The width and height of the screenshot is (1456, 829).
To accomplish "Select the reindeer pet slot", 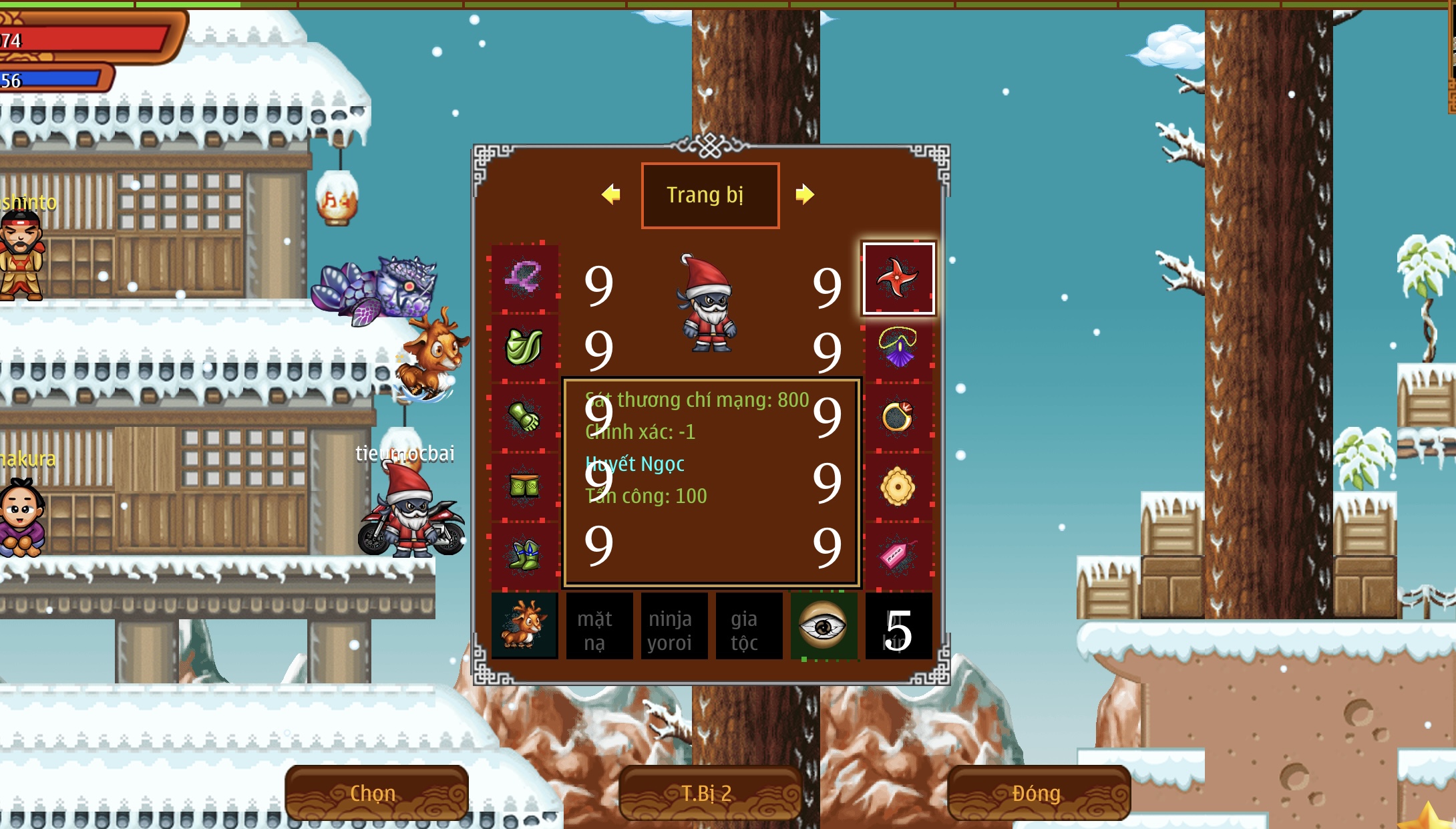I will click(524, 626).
